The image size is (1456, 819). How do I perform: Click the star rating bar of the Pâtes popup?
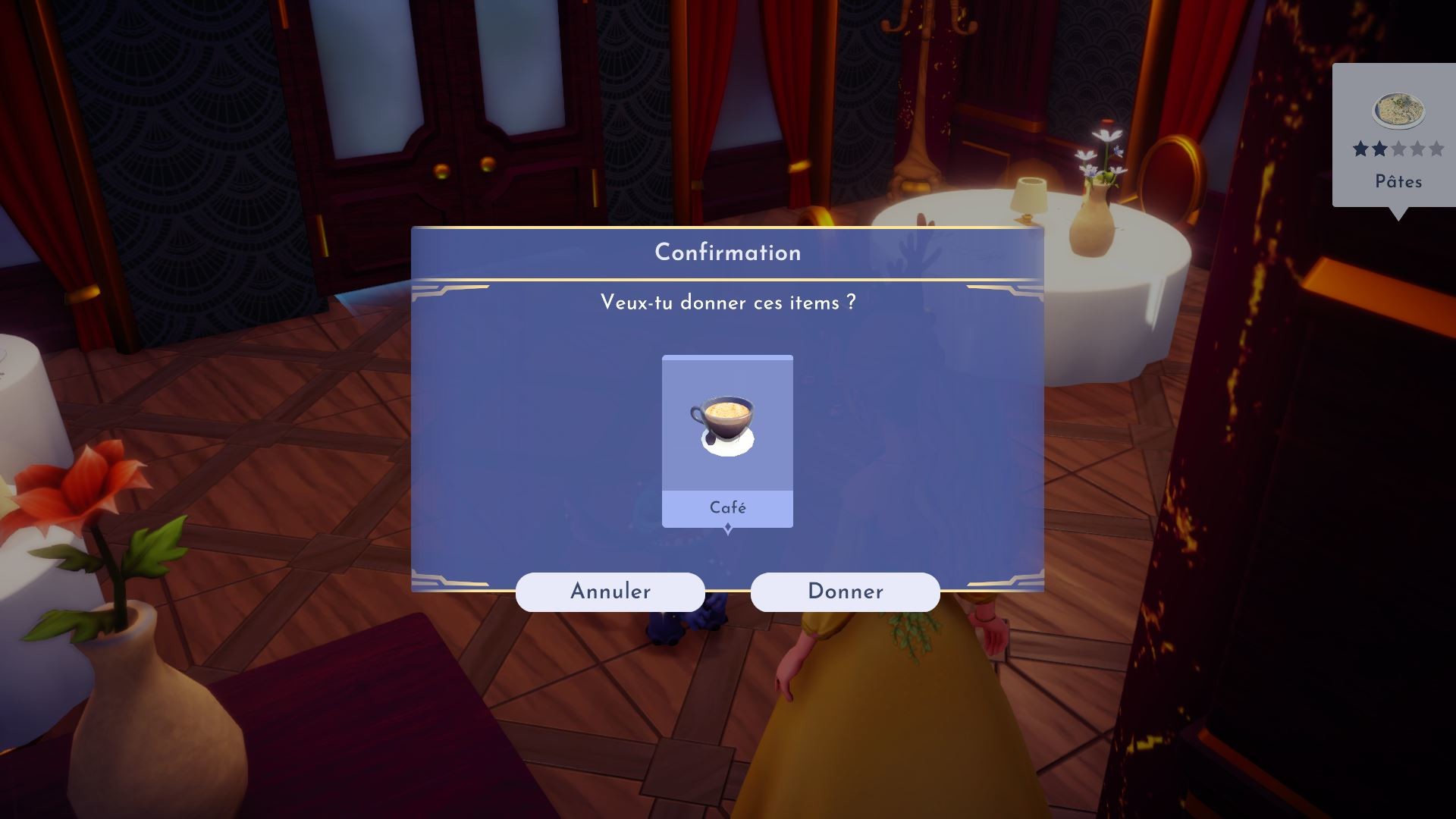tap(1398, 149)
